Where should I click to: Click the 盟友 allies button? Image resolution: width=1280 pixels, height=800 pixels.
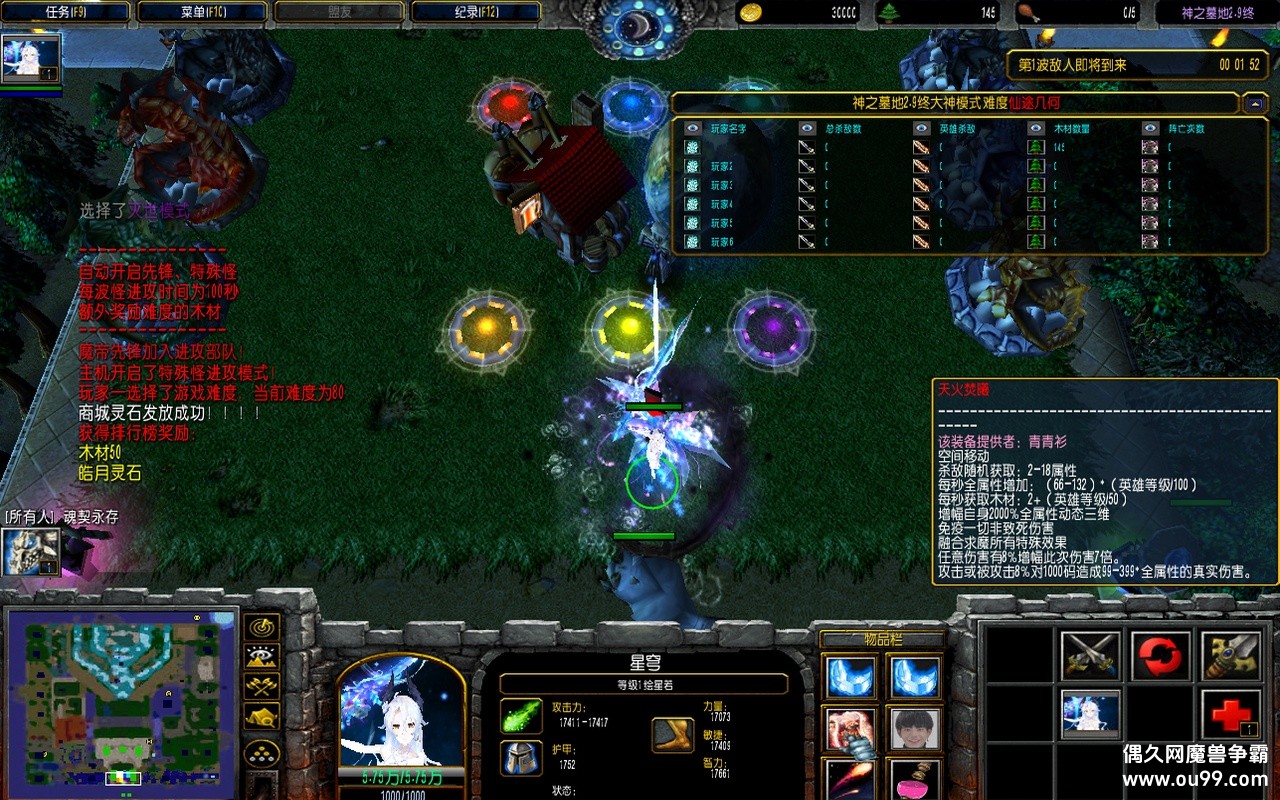[x=340, y=11]
